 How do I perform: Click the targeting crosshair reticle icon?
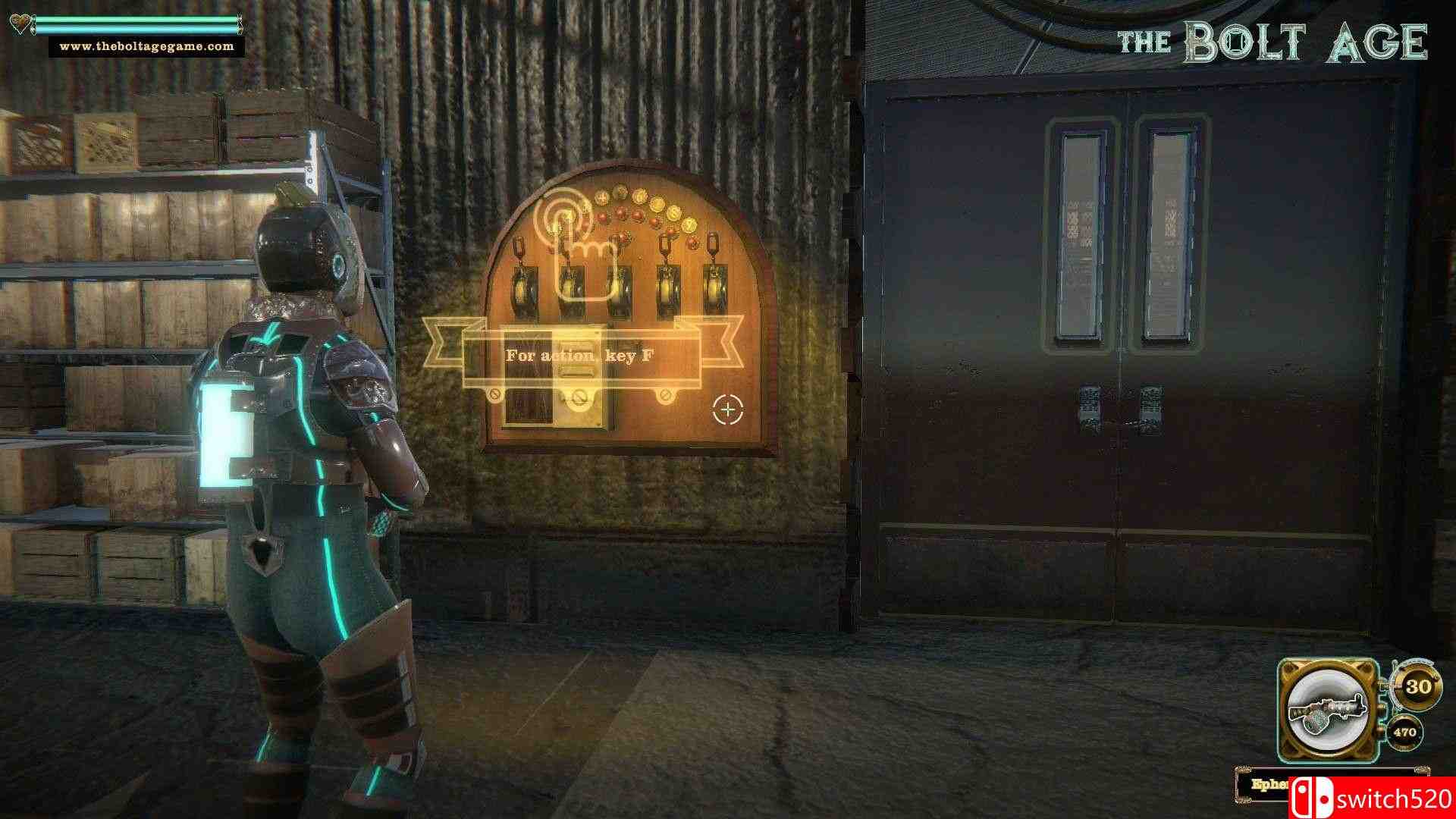tap(728, 409)
